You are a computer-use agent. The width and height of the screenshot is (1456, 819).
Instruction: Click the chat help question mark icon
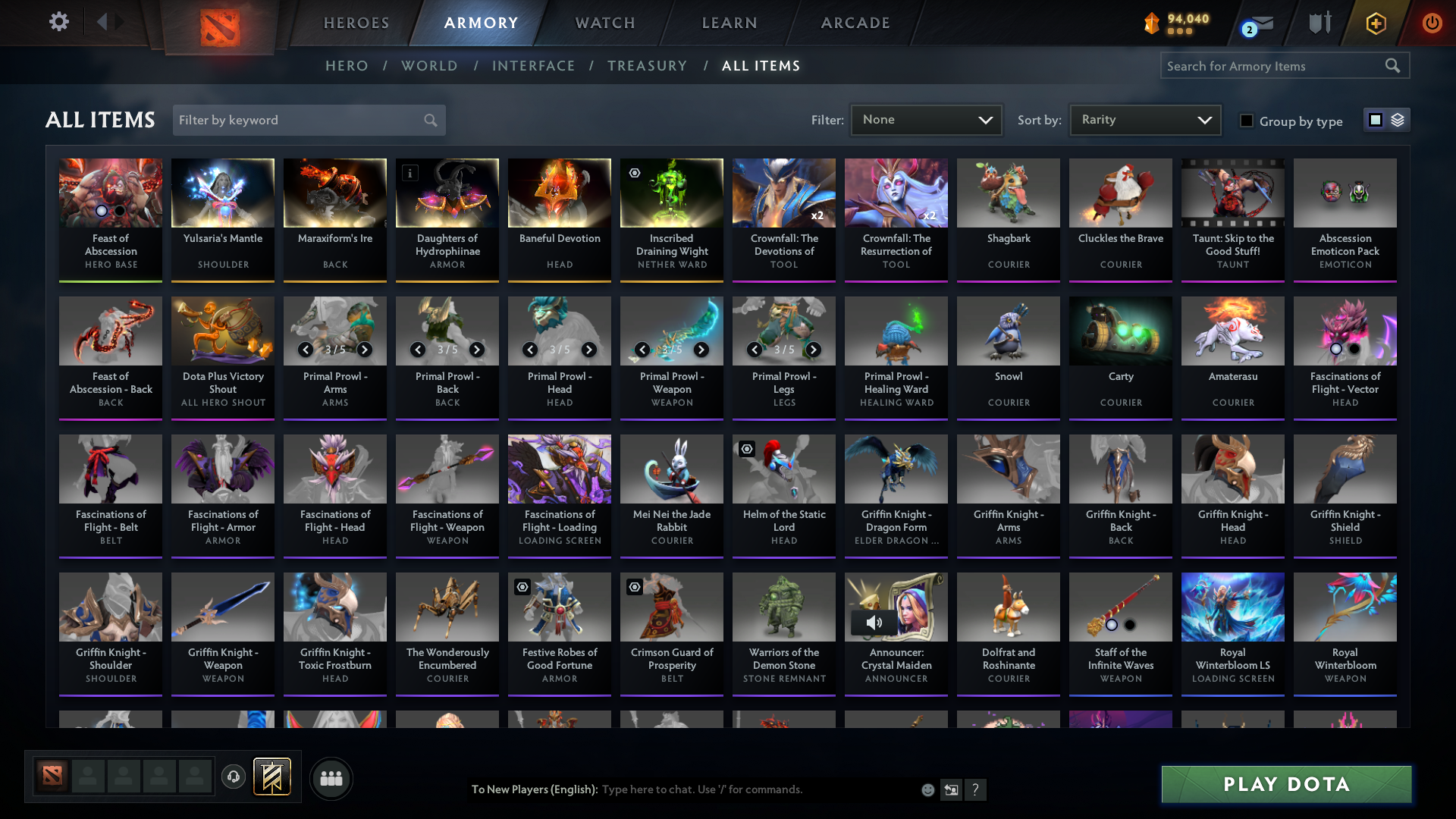(976, 789)
